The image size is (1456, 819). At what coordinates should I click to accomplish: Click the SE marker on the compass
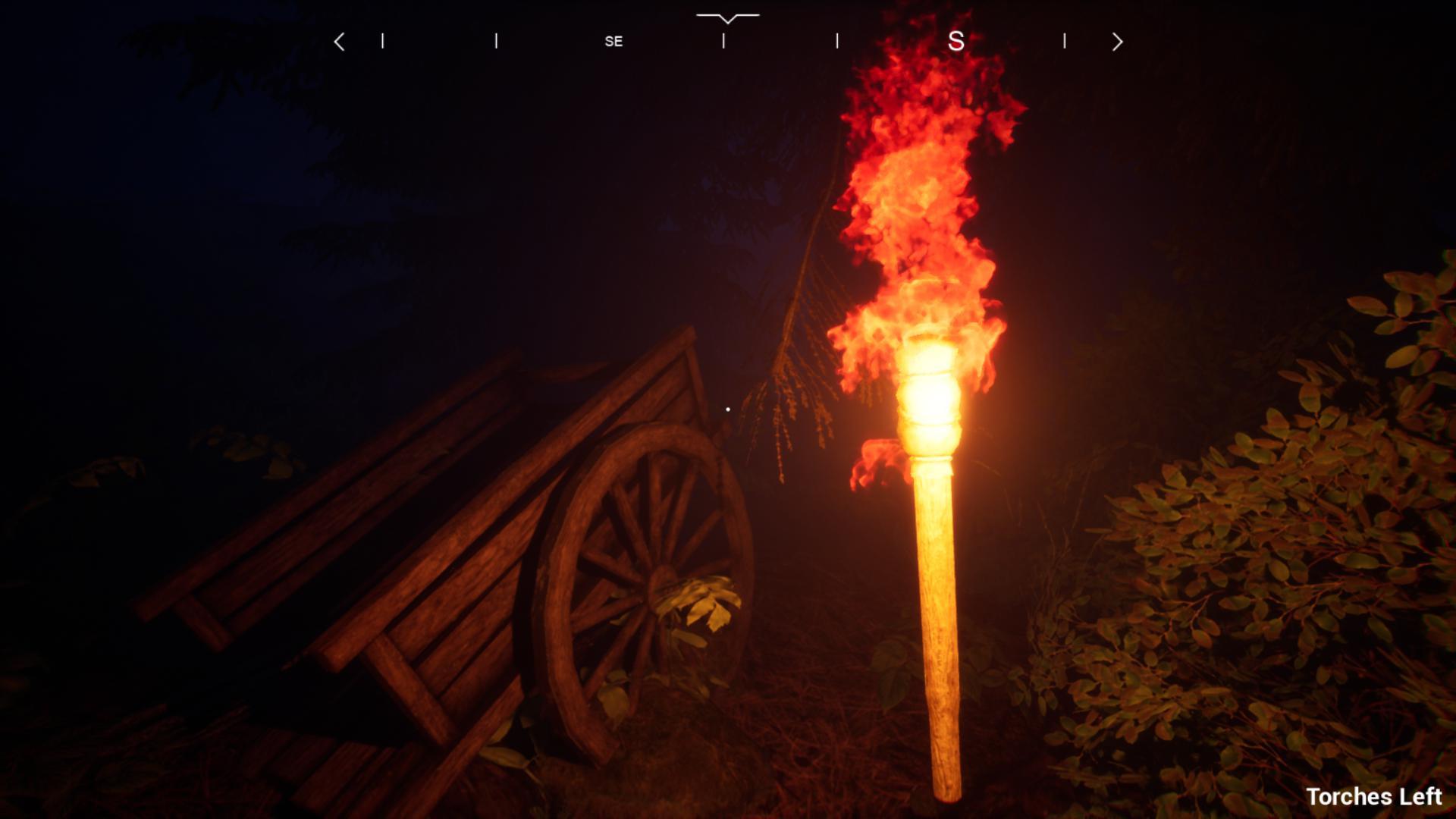point(613,42)
